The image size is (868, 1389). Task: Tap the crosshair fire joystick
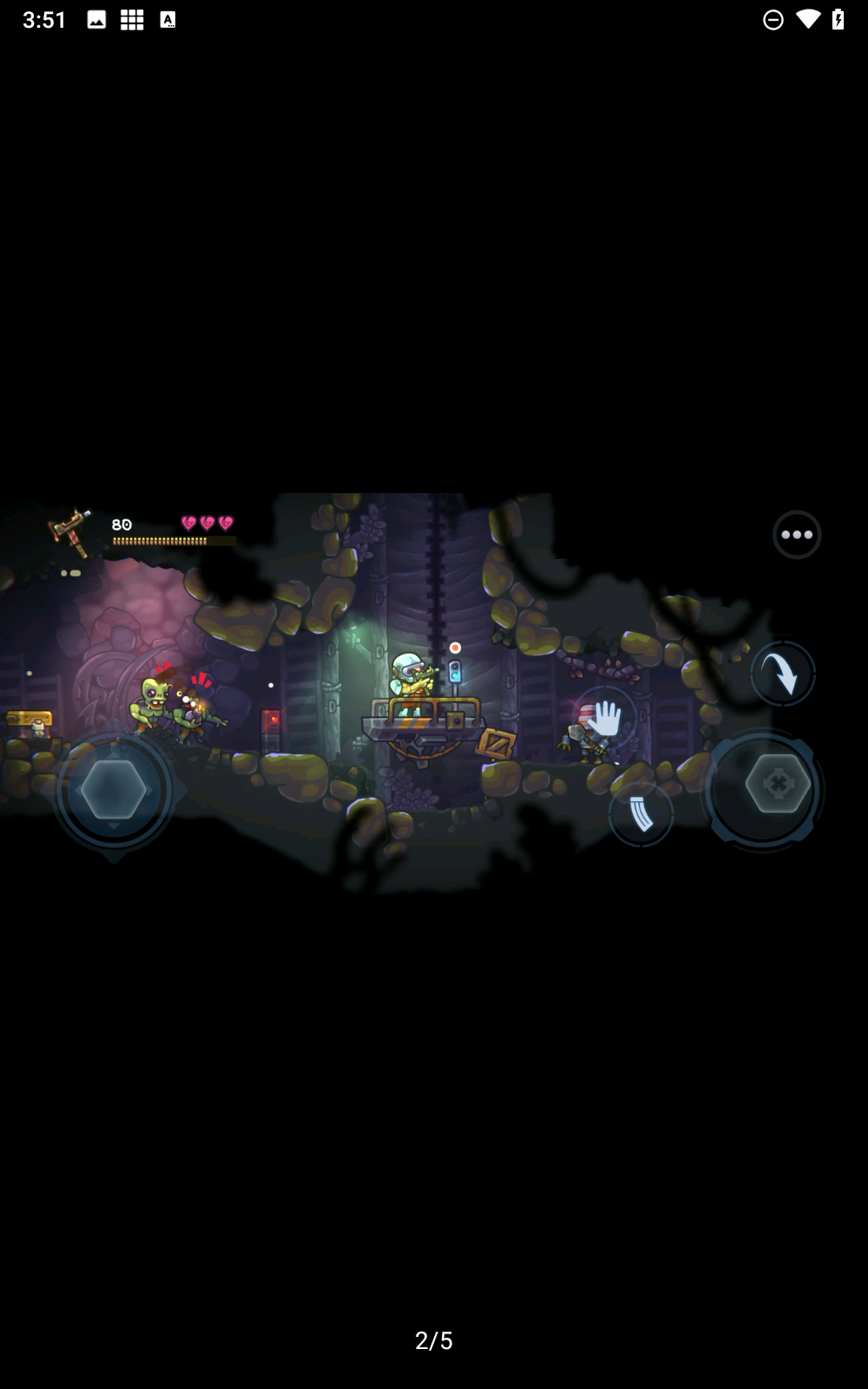click(777, 785)
